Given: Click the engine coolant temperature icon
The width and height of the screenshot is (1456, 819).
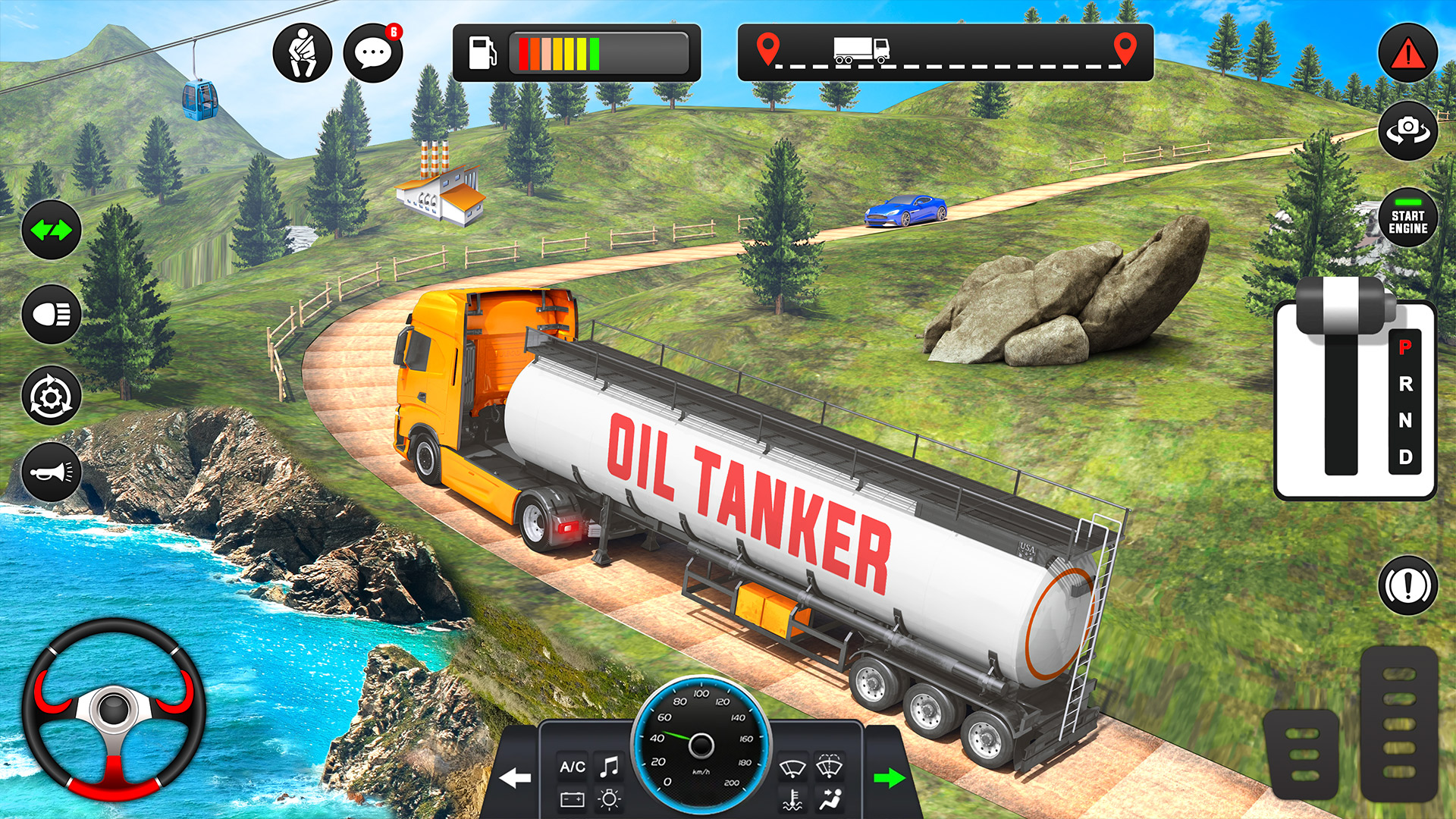Looking at the screenshot, I should point(792,799).
